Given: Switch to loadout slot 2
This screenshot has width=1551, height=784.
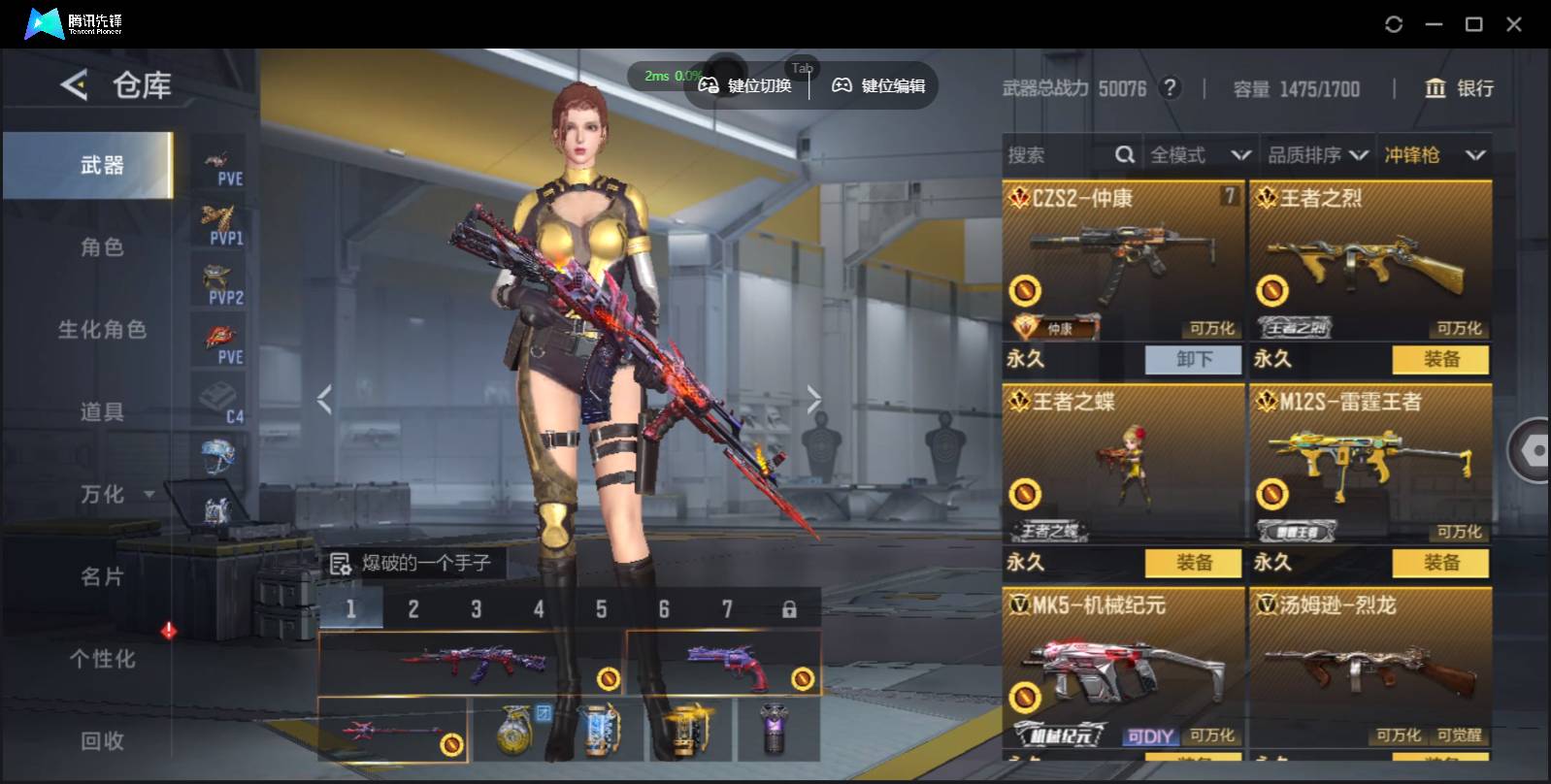Looking at the screenshot, I should 413,609.
